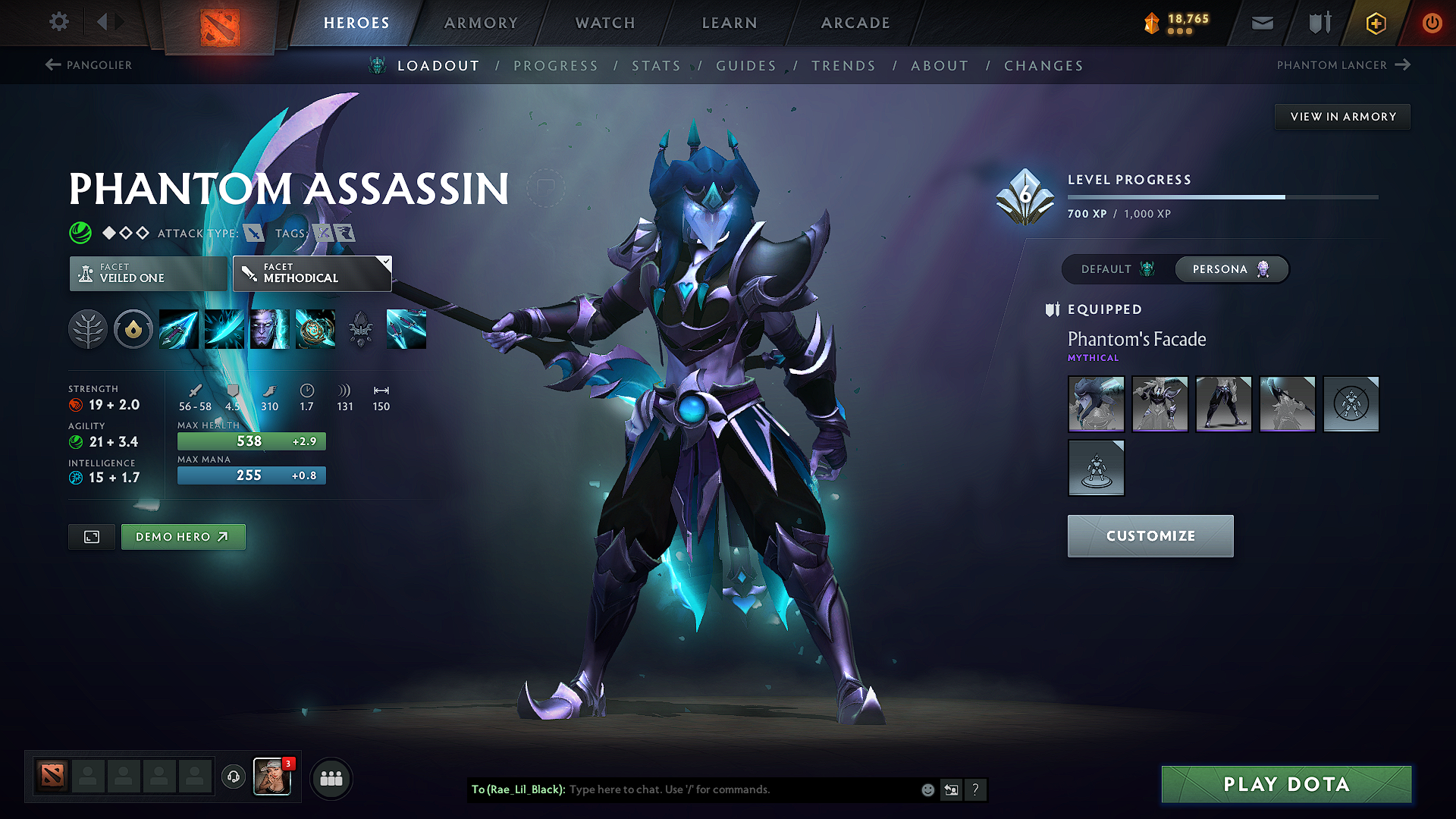Go back to Pangolier hero page
1456x819 pixels.
click(91, 65)
